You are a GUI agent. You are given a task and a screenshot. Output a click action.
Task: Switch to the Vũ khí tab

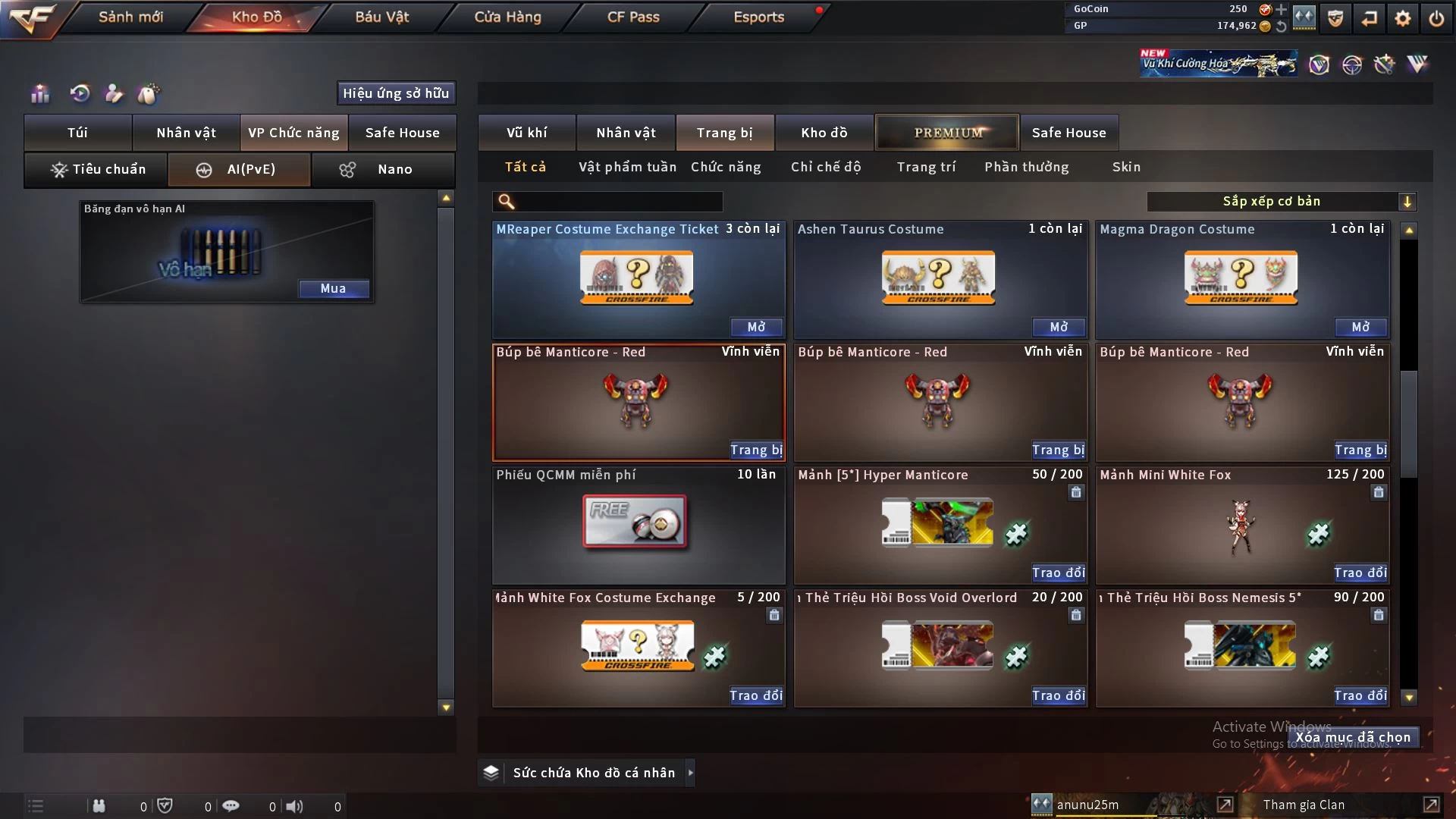click(526, 133)
